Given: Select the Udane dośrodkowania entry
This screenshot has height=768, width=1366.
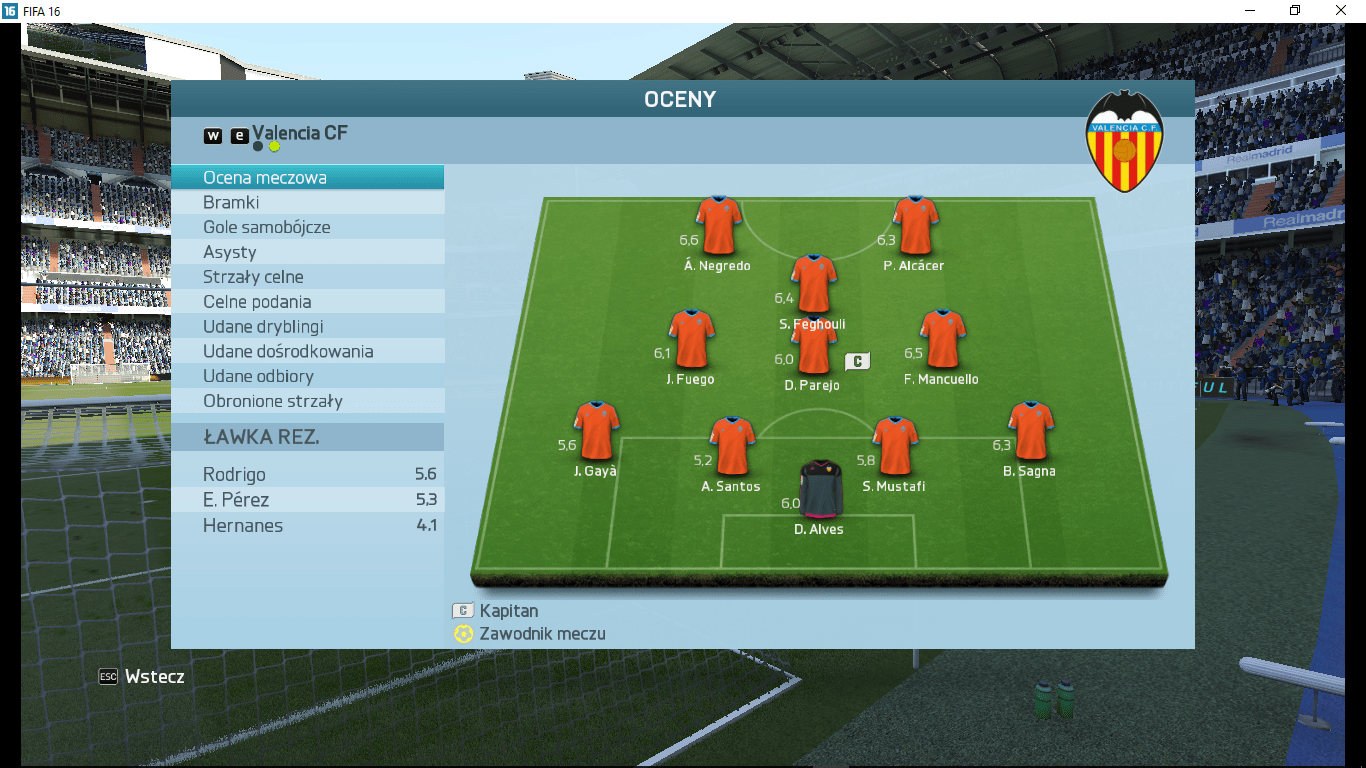Looking at the screenshot, I should (307, 352).
